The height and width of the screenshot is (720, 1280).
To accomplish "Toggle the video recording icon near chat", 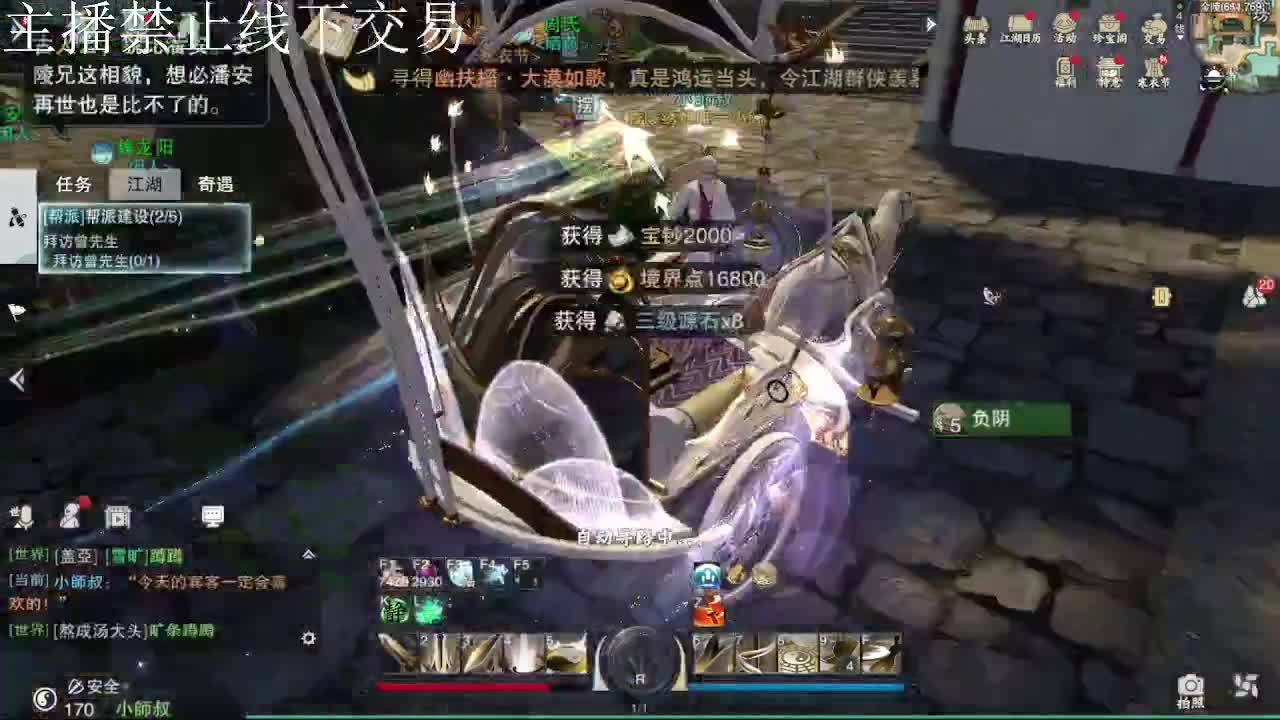I will coord(118,516).
